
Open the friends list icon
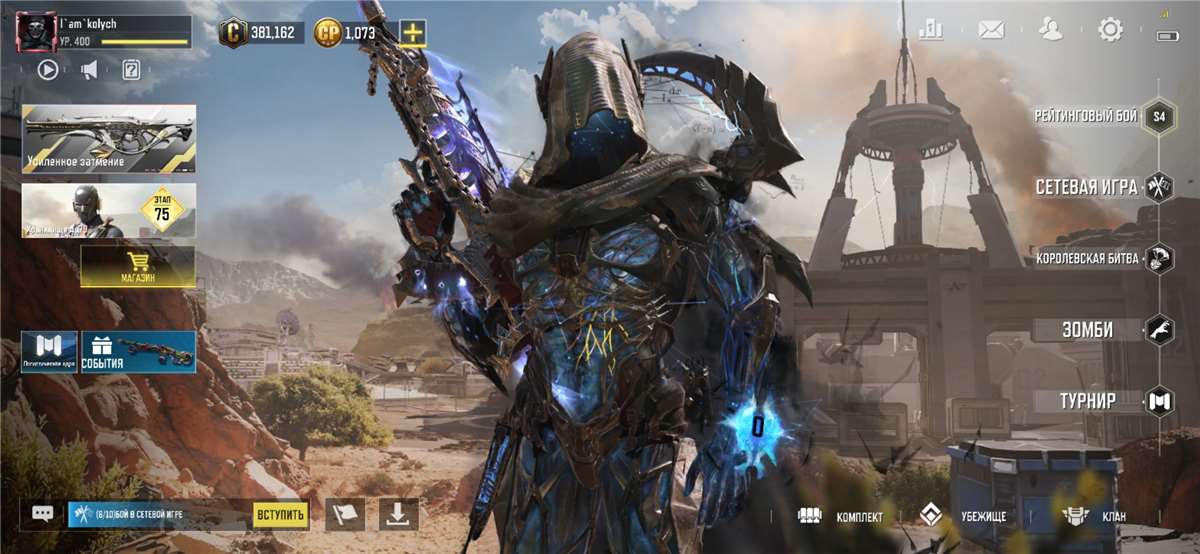click(1050, 29)
